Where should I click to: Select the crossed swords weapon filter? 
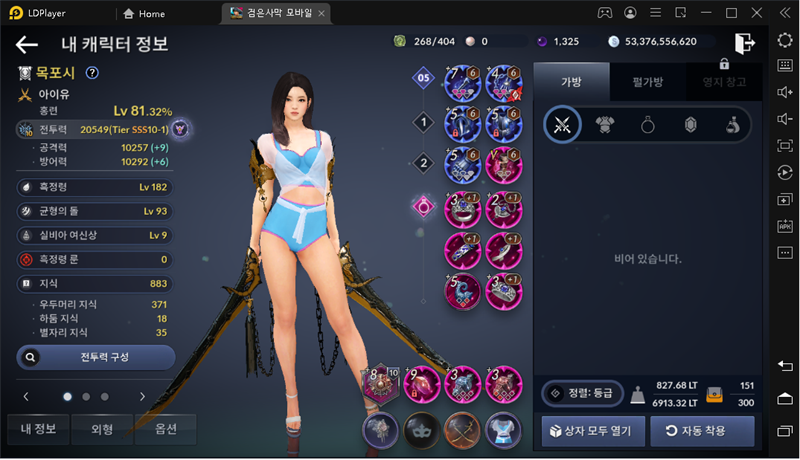pos(562,126)
